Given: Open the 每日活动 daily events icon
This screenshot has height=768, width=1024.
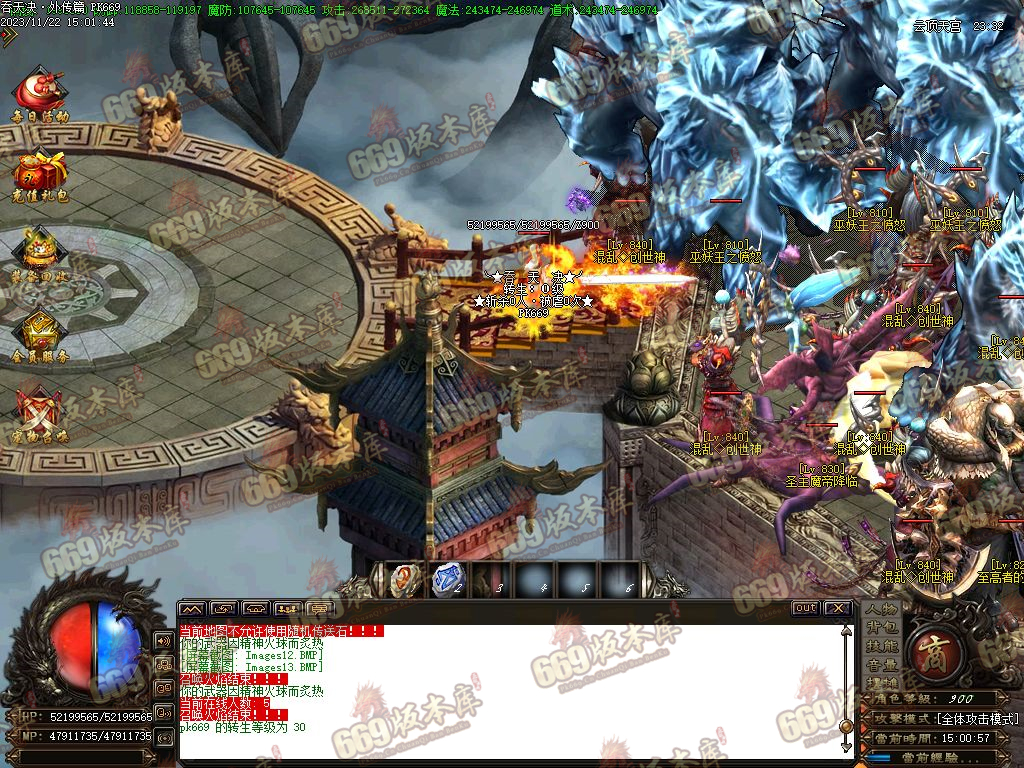Looking at the screenshot, I should [x=39, y=93].
